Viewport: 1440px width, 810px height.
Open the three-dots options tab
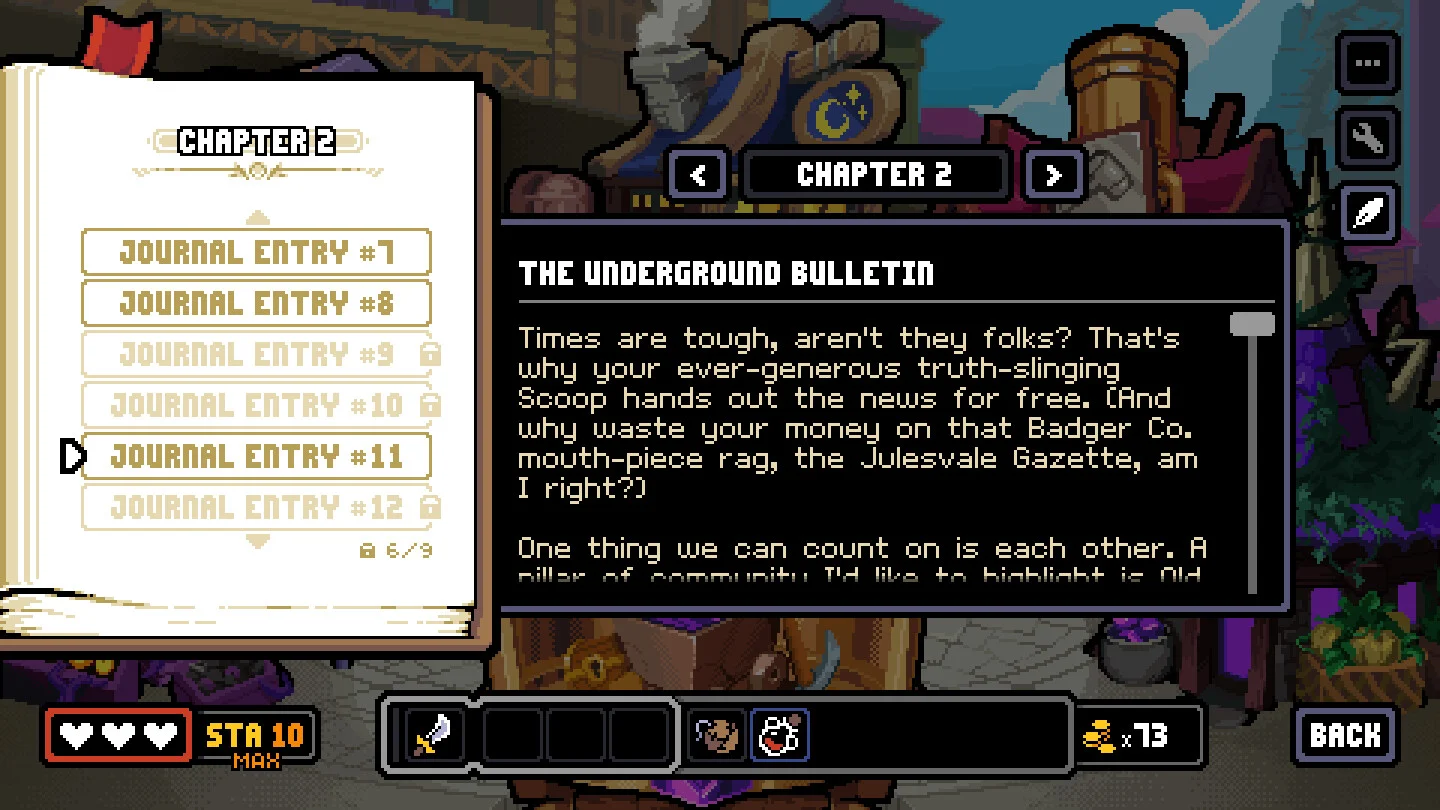point(1367,64)
